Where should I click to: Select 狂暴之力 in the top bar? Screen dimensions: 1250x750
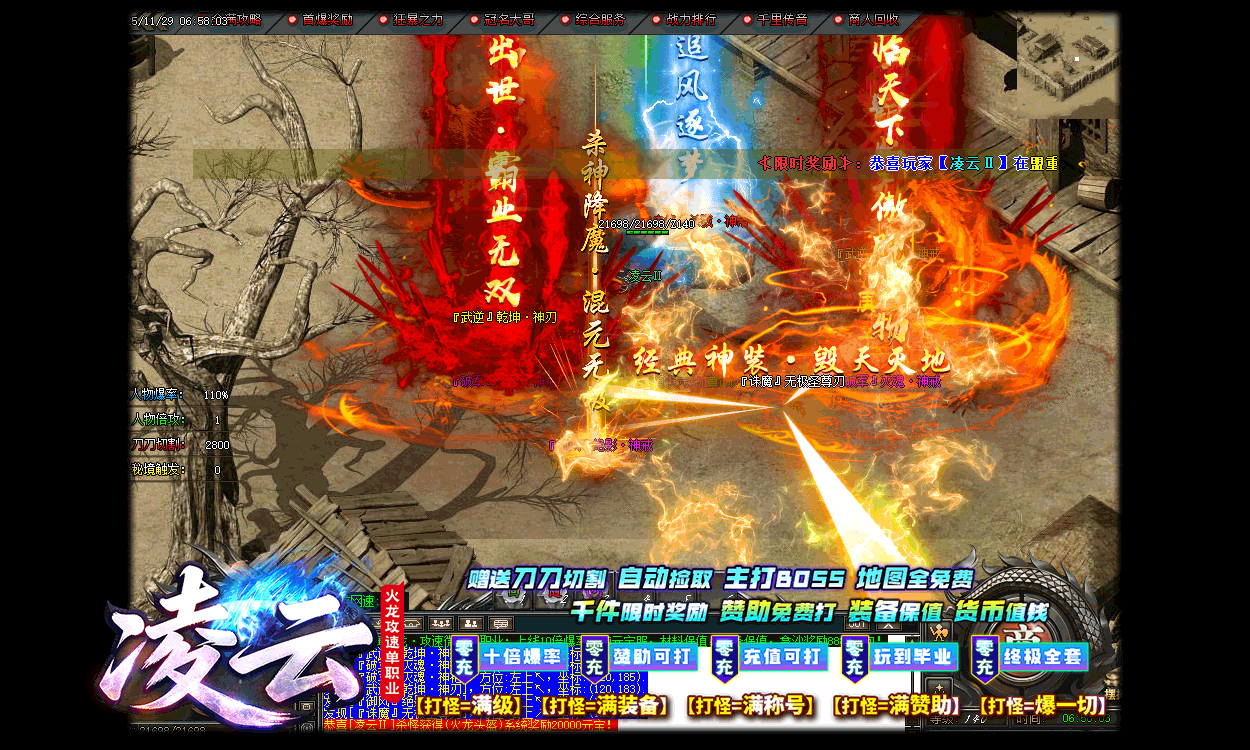pos(417,20)
